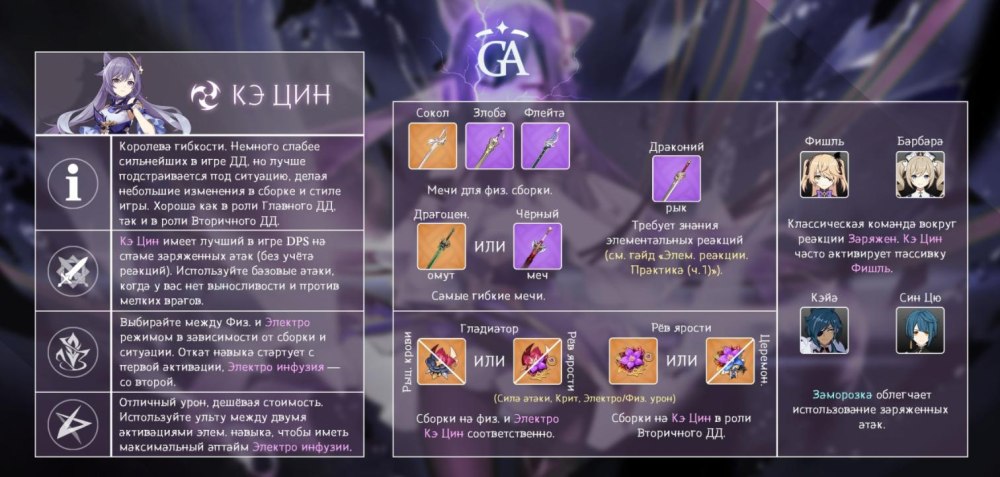The height and width of the screenshot is (477, 1000).
Task: Choose the Драгоцен. омут jade sword icon
Action: coord(441,247)
